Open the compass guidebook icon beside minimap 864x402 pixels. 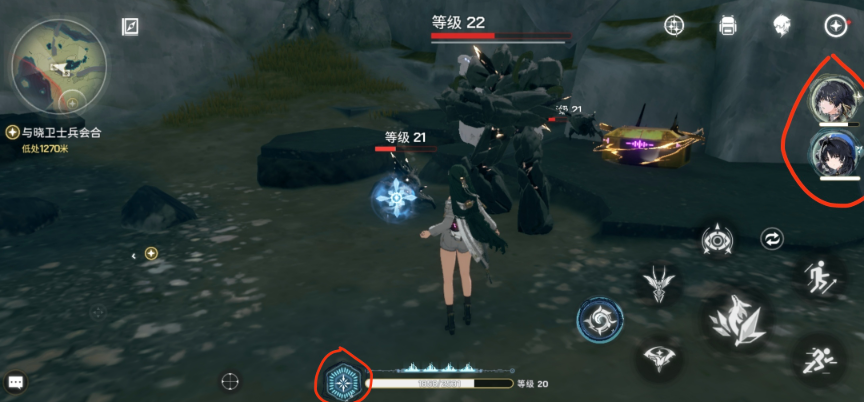click(131, 27)
